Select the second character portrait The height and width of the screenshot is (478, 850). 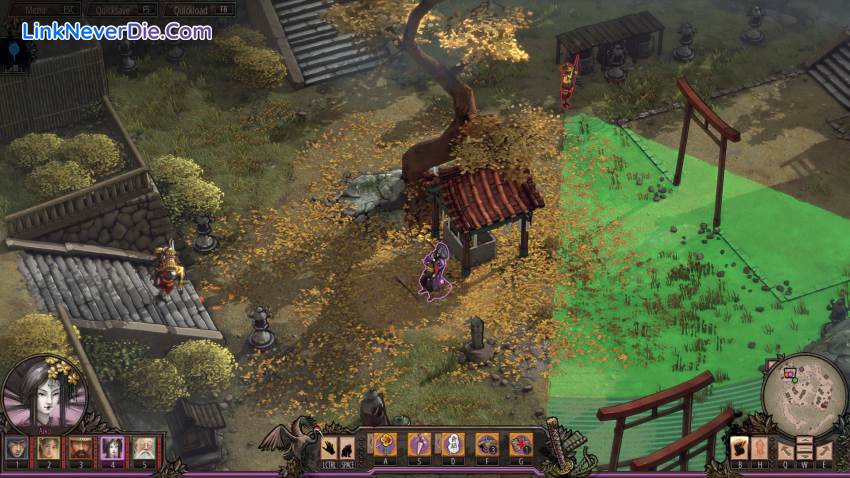click(x=49, y=448)
